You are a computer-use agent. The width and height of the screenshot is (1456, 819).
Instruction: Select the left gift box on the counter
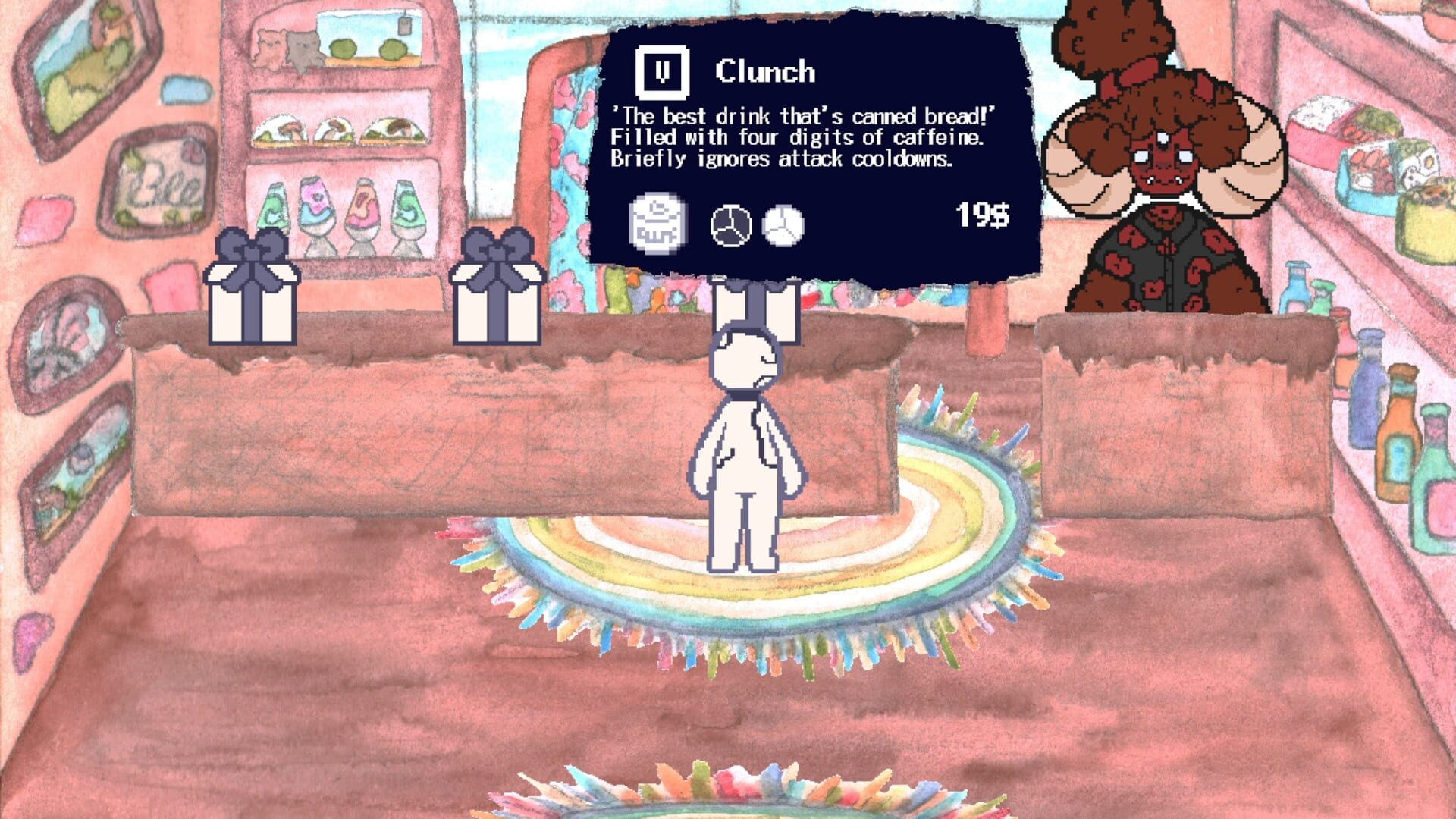pos(252,288)
